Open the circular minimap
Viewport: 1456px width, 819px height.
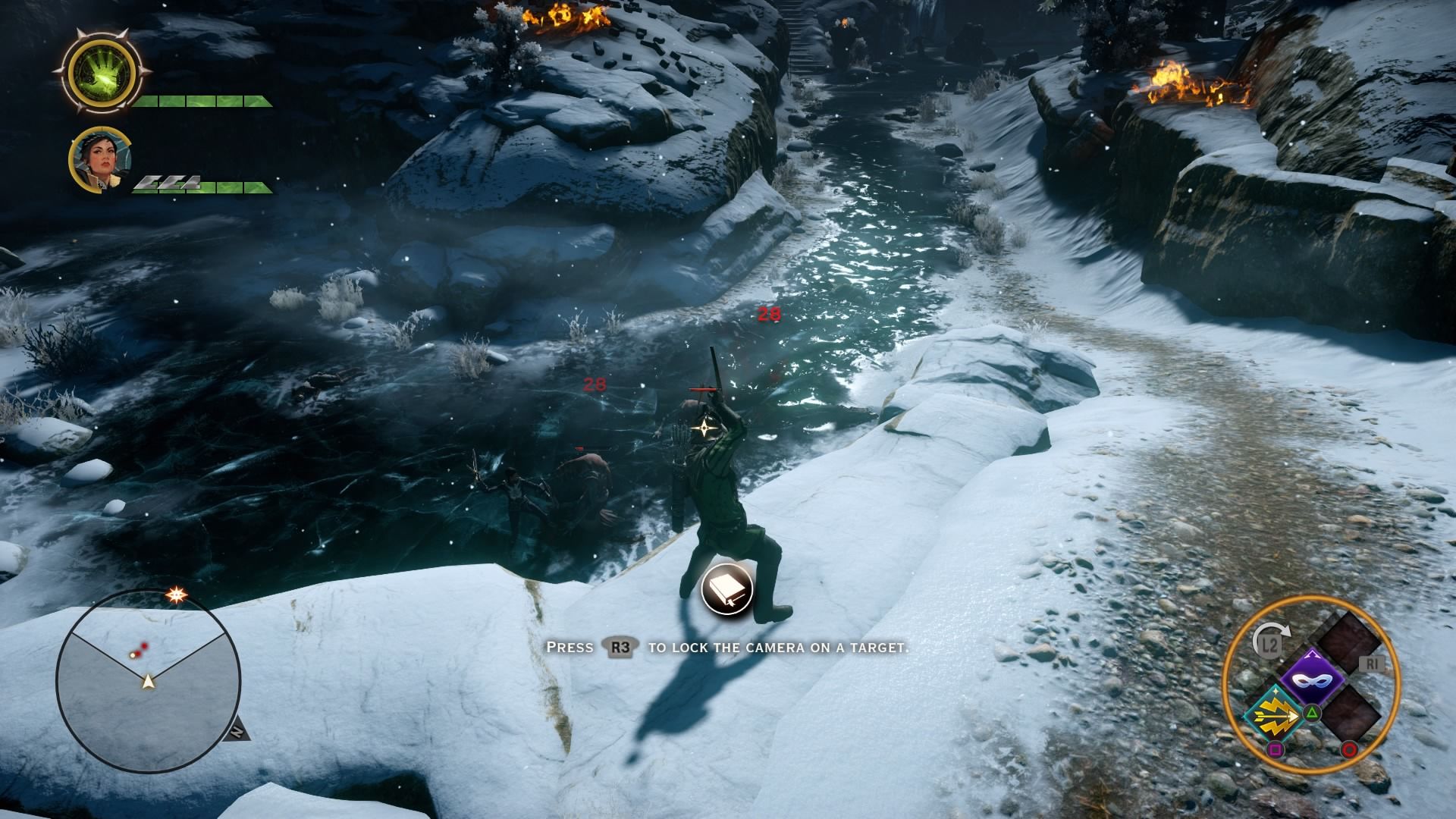[148, 679]
